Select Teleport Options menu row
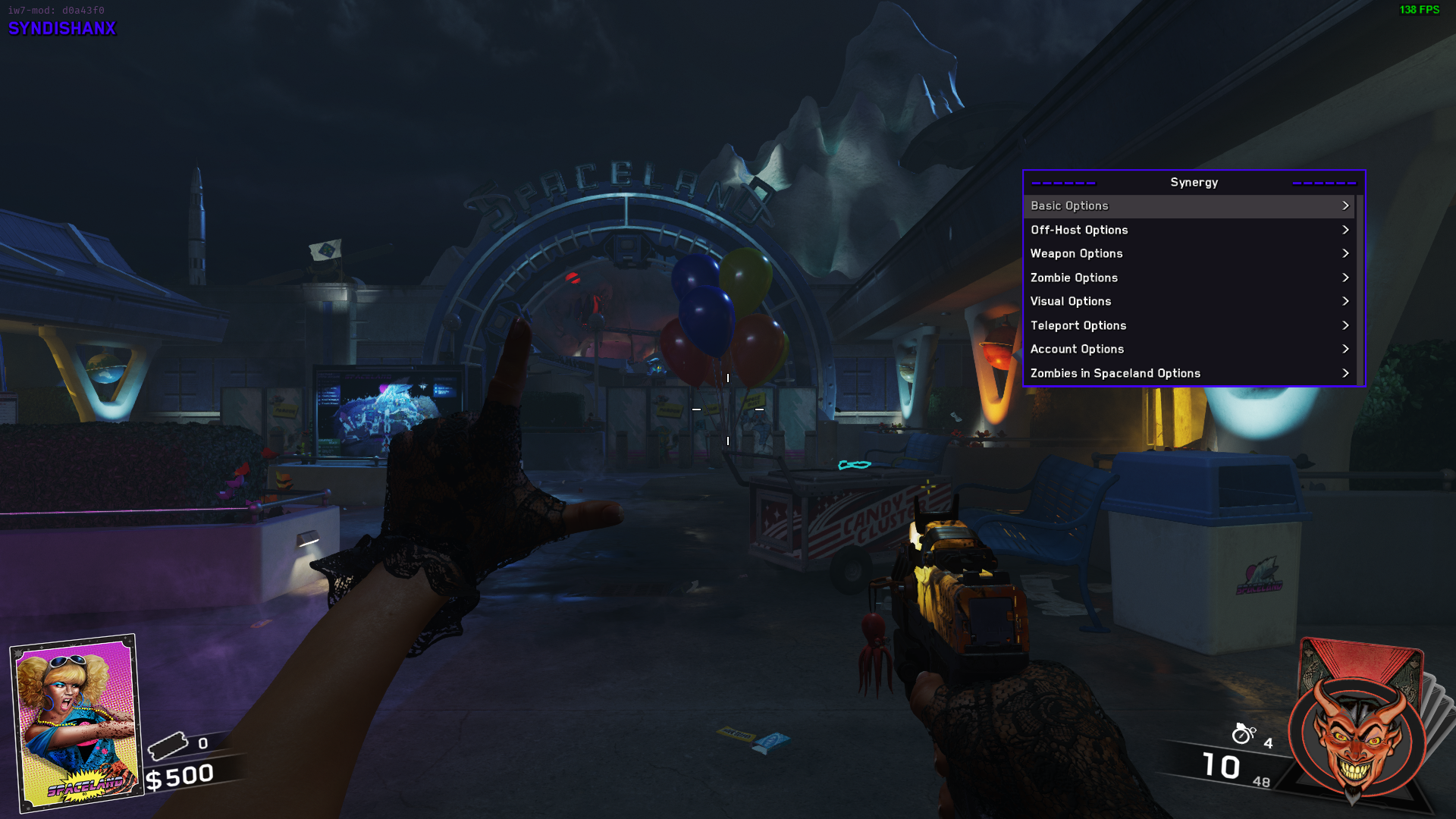 click(1188, 325)
